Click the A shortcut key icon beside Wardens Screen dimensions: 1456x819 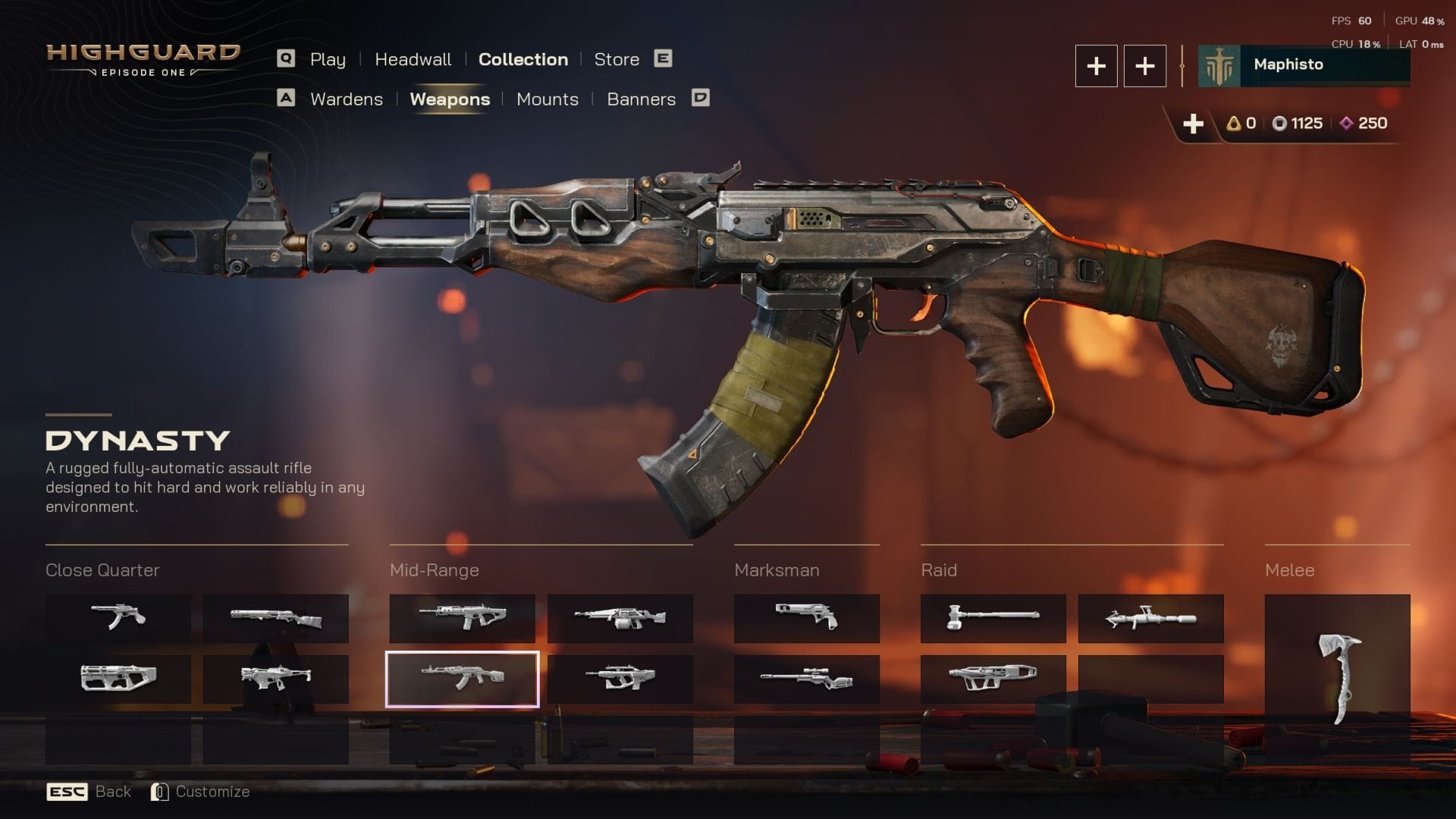click(x=286, y=98)
